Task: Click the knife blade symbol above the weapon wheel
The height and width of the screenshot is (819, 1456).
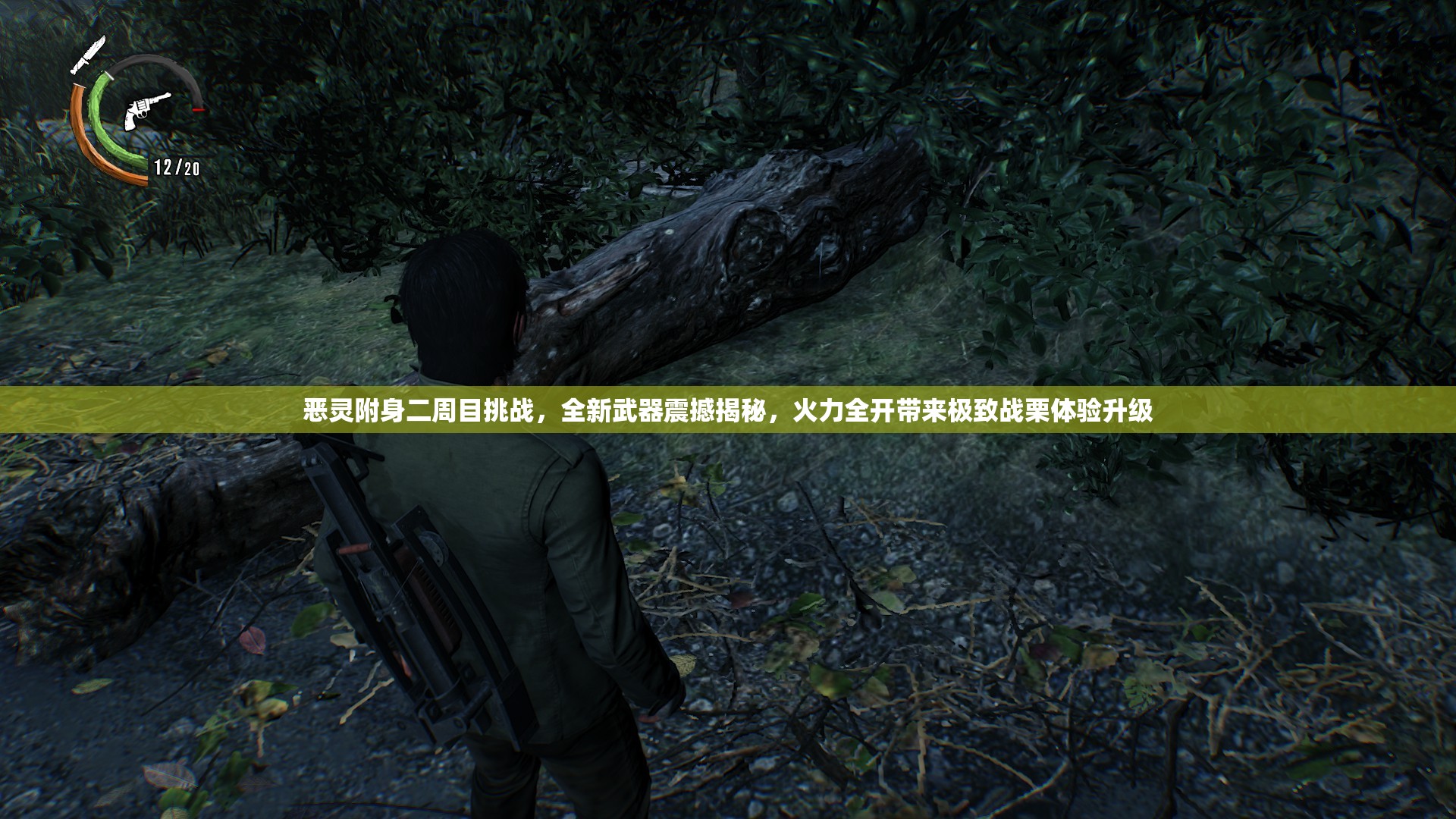Action: point(97,44)
